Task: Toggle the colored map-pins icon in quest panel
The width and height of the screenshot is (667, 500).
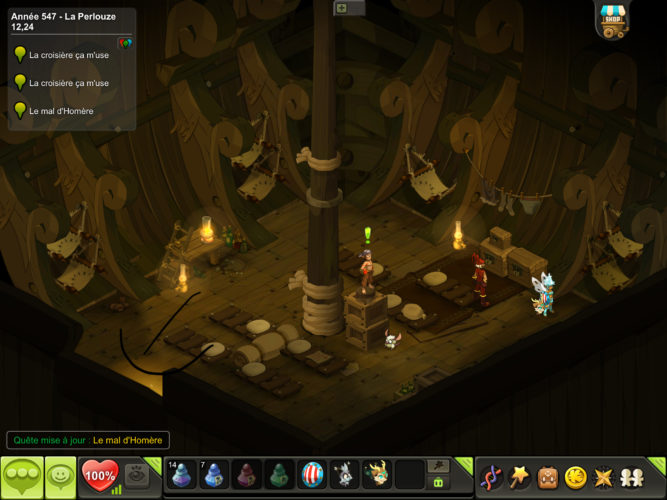Action: pyautogui.click(x=124, y=43)
